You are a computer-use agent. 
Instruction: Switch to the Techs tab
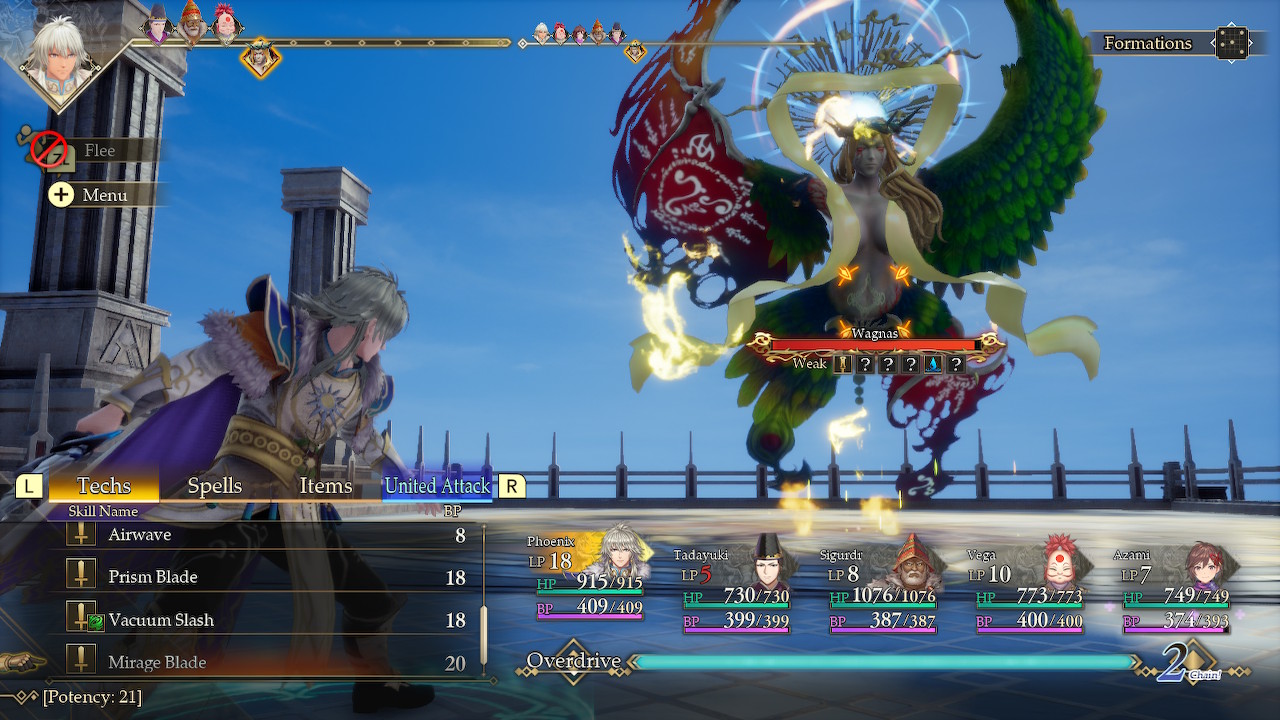[104, 486]
